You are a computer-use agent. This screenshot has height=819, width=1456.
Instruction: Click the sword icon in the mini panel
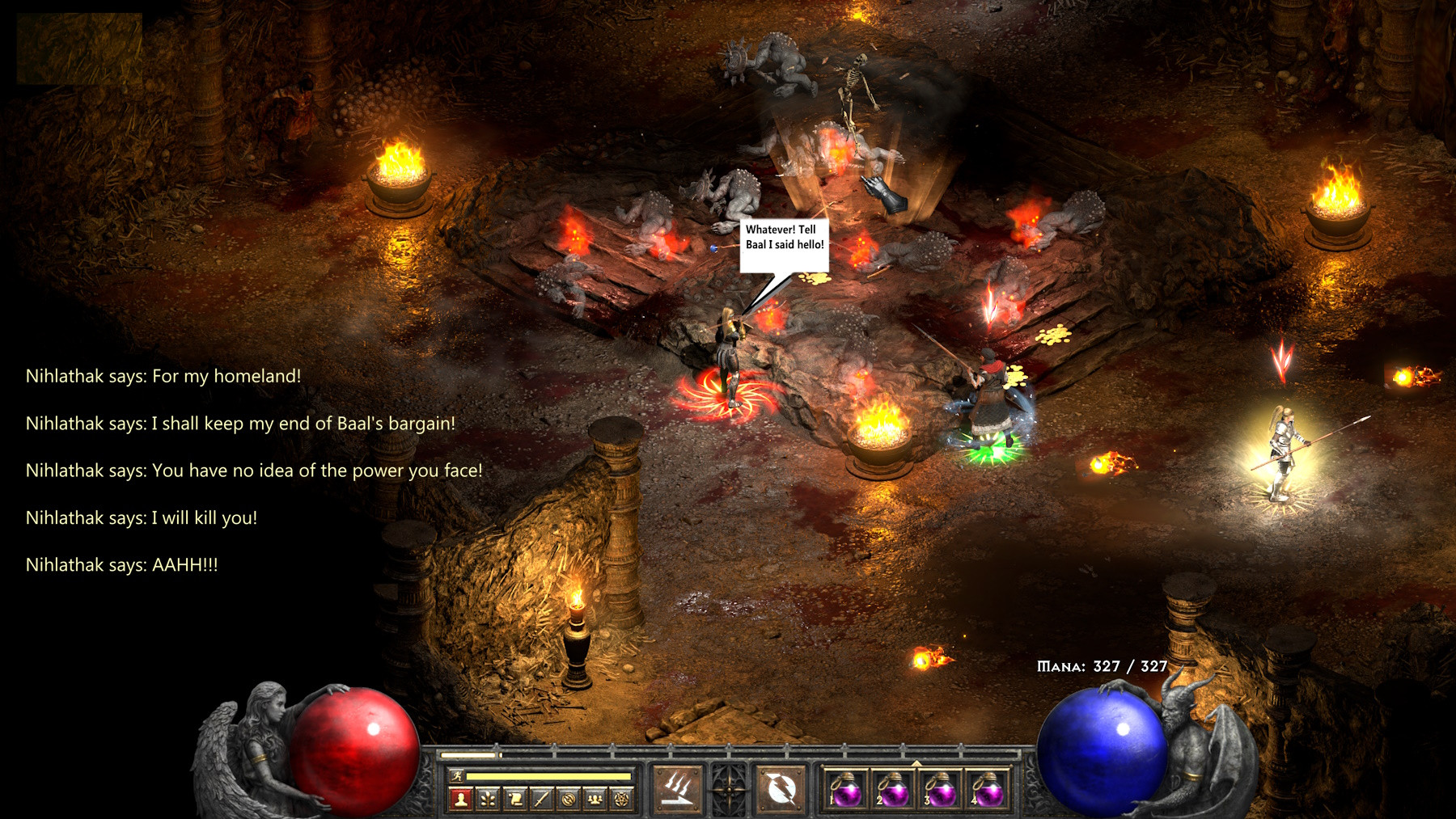(x=541, y=800)
